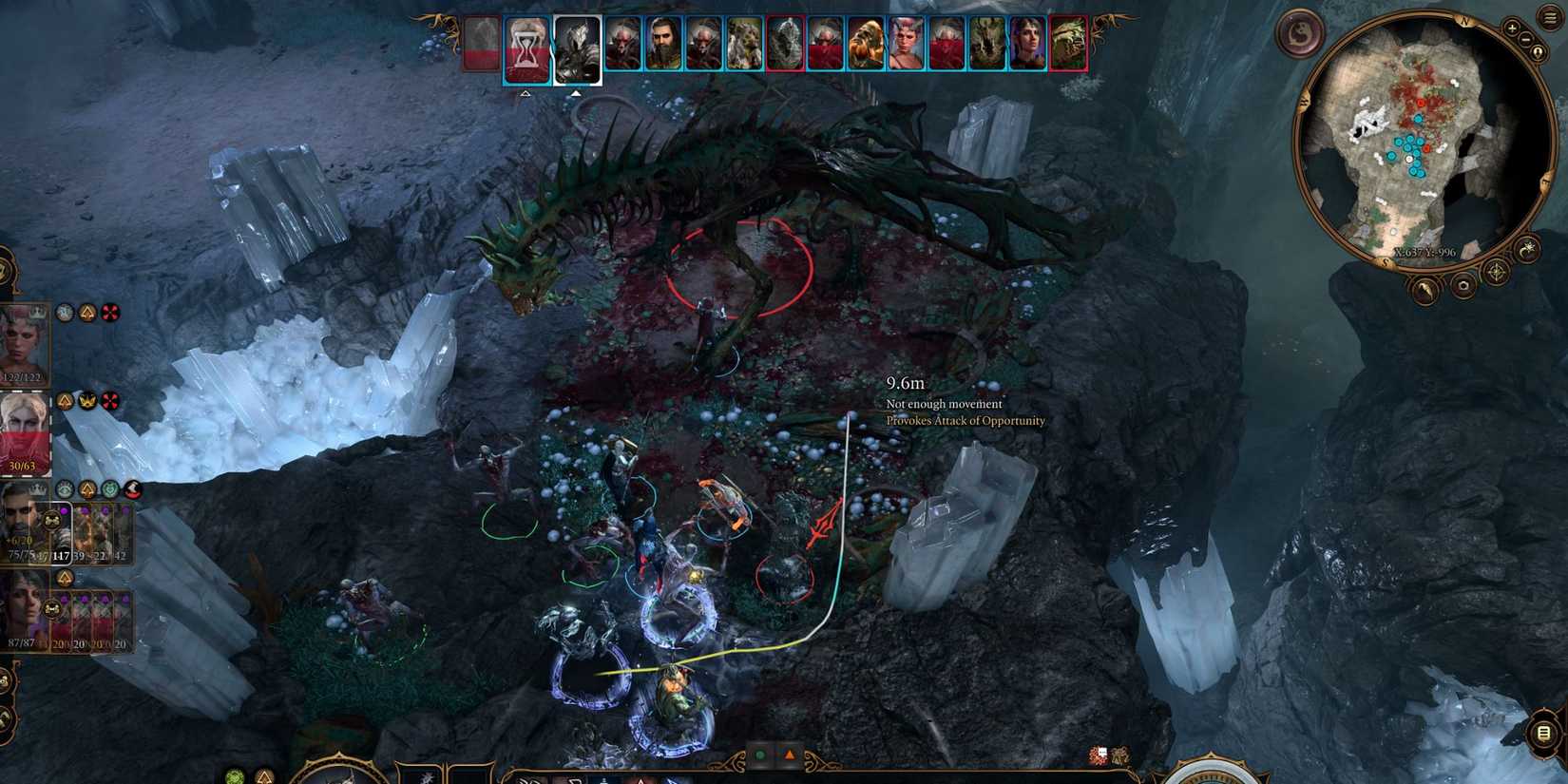Toggle the orange triangle indicator beside it
The image size is (1568, 784).
tap(790, 755)
